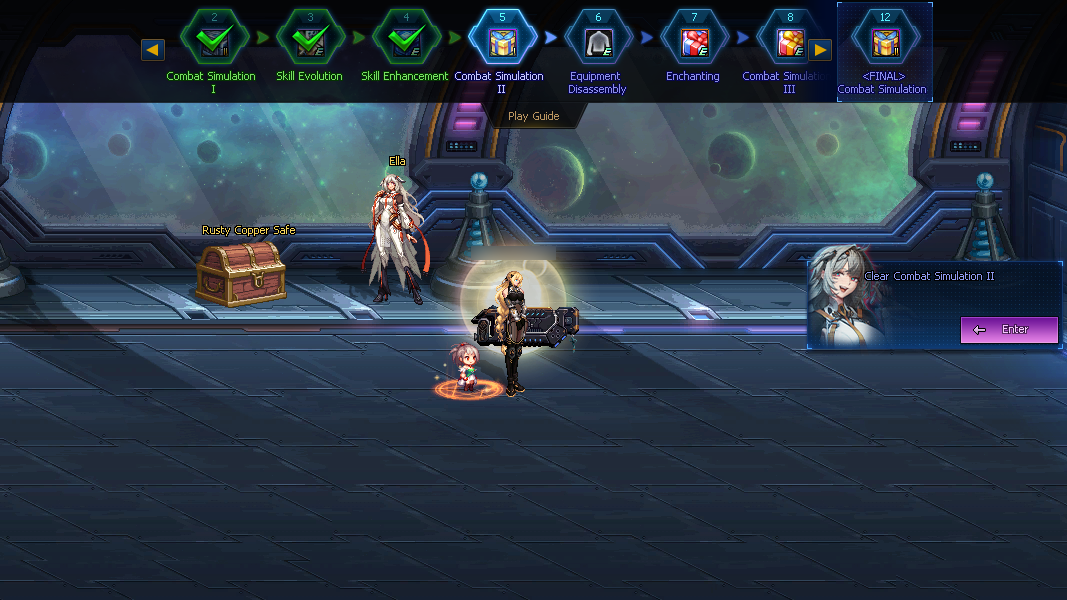Select step 4 Skill Enhancement
This screenshot has height=600, width=1067.
pyautogui.click(x=406, y=40)
